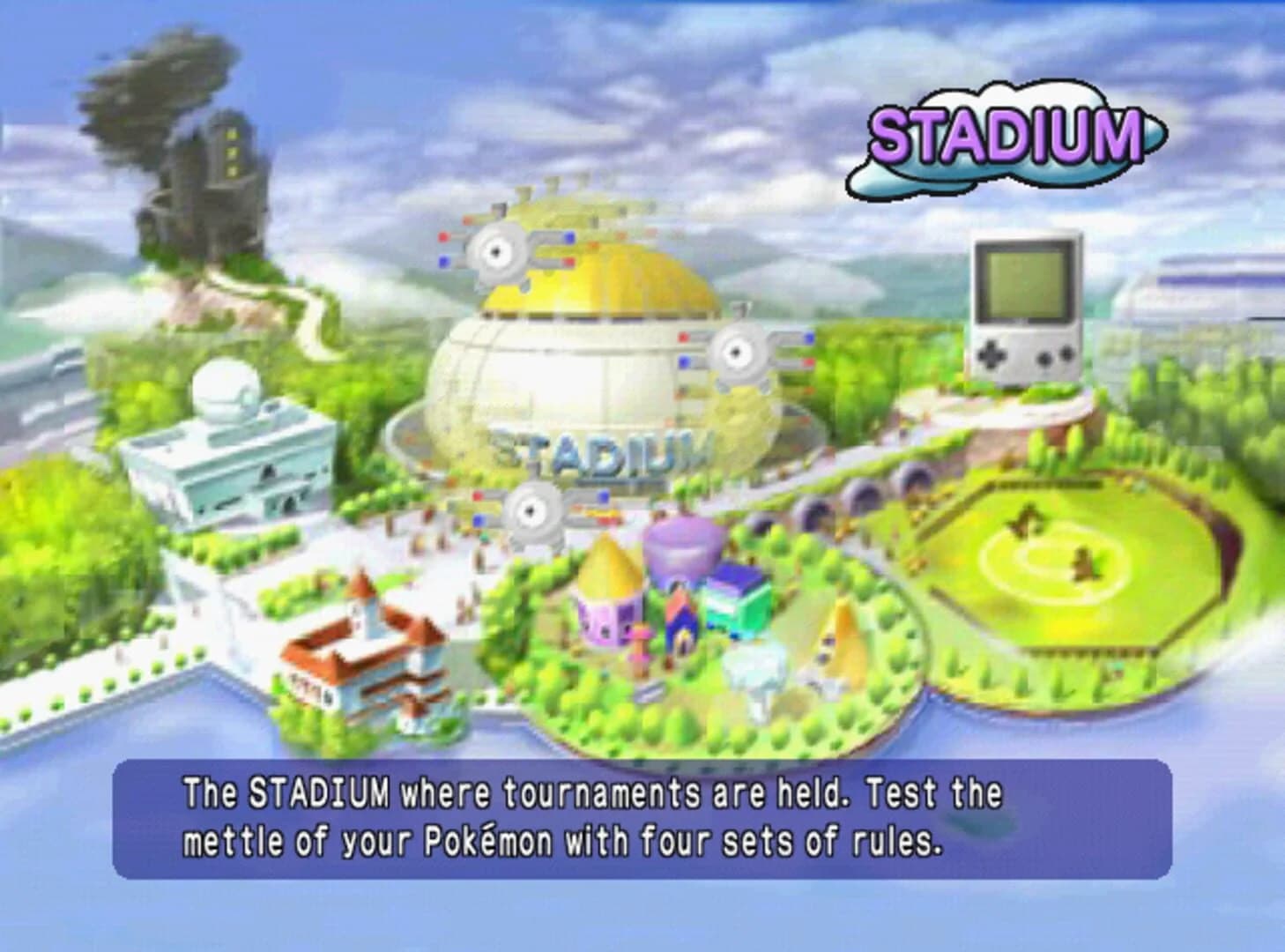Select the STADIUM sign on the dome entrance
1285x952 pixels.
click(605, 451)
